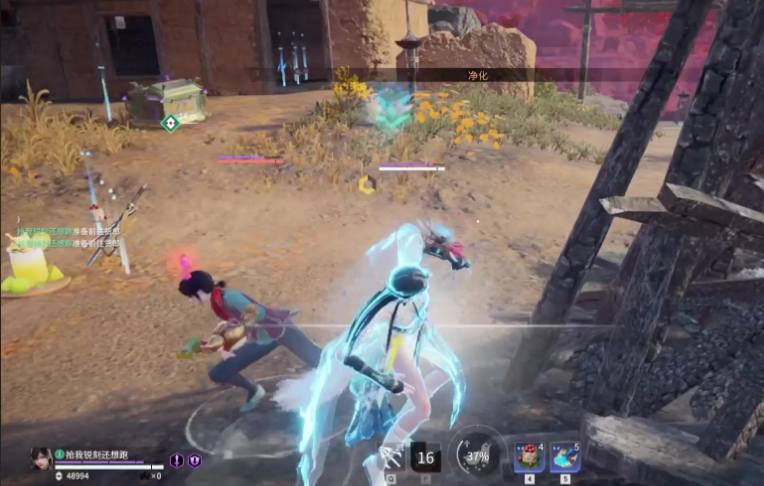Open the team chat message log
The image size is (764, 486).
click(62, 236)
